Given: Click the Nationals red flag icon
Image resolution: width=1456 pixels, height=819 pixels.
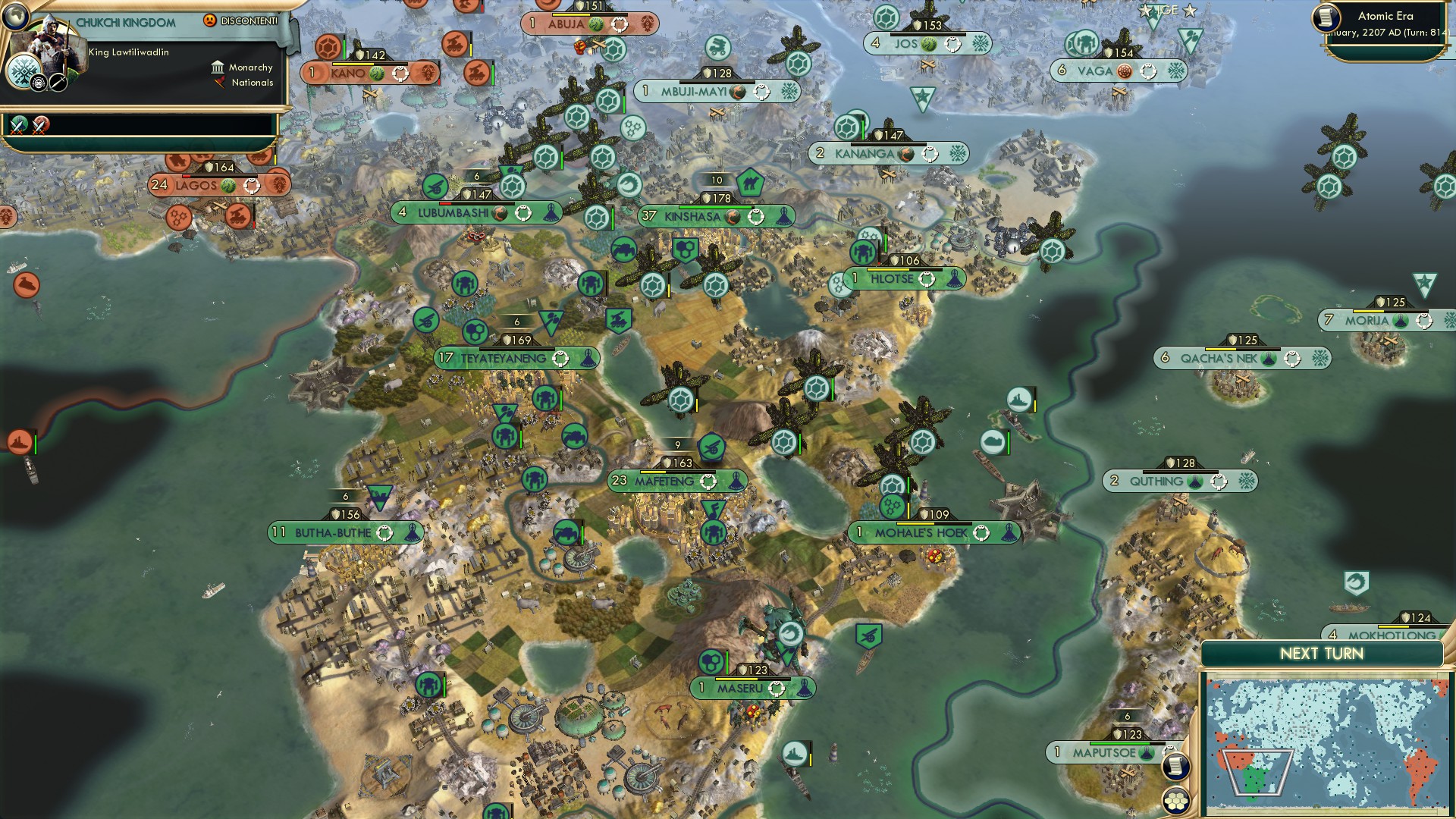Looking at the screenshot, I should click(x=218, y=83).
